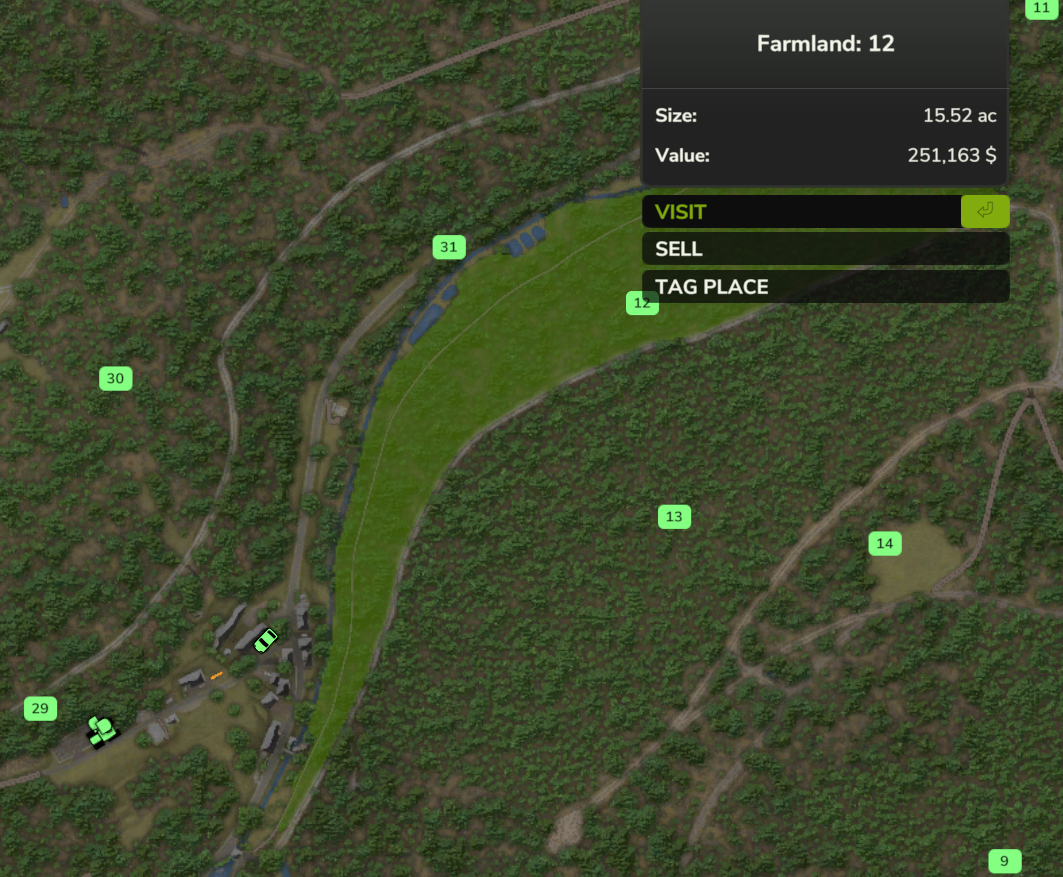Click farmland marker 9 on the map
1063x877 pixels.
click(1005, 861)
